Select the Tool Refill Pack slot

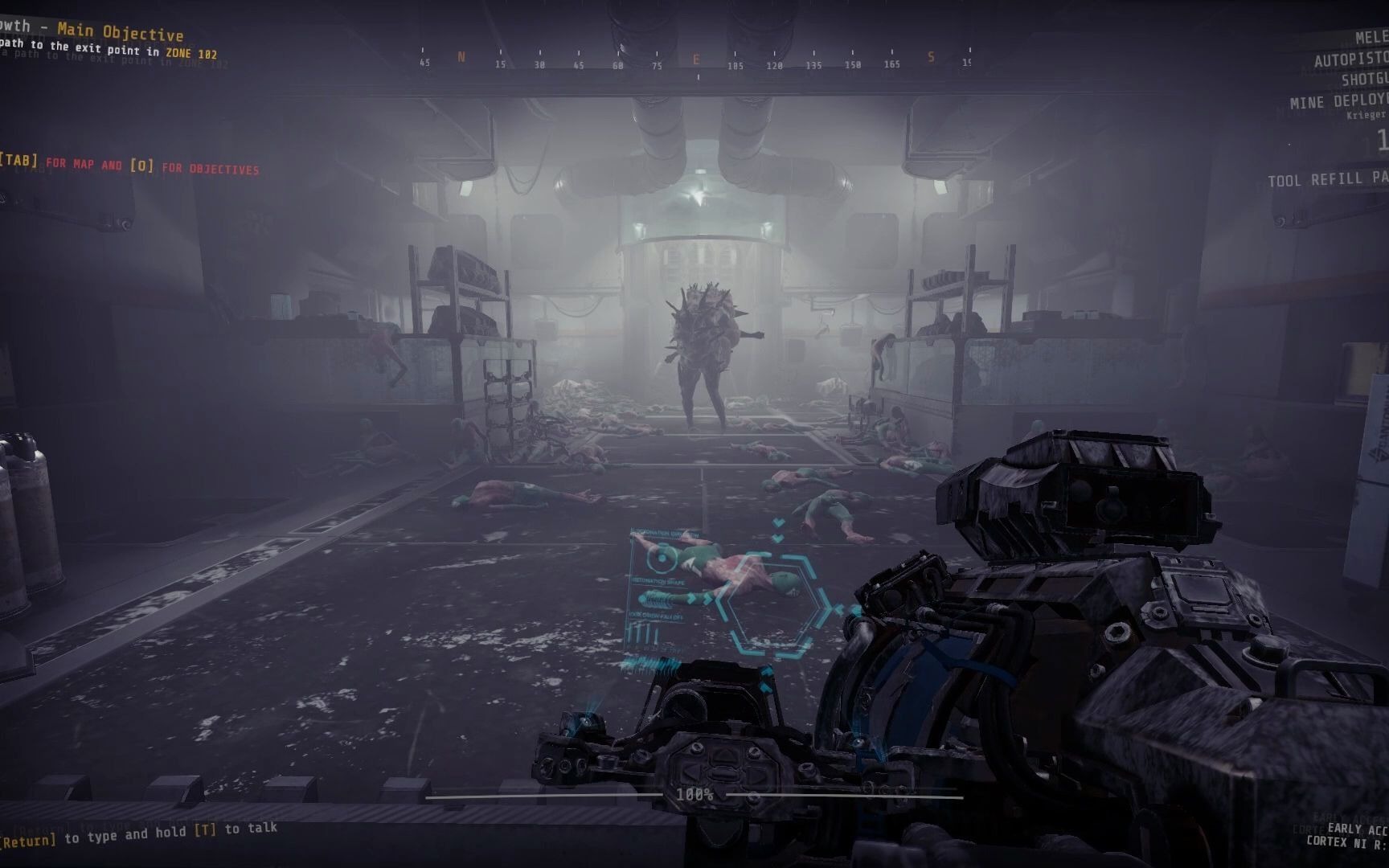click(1328, 179)
